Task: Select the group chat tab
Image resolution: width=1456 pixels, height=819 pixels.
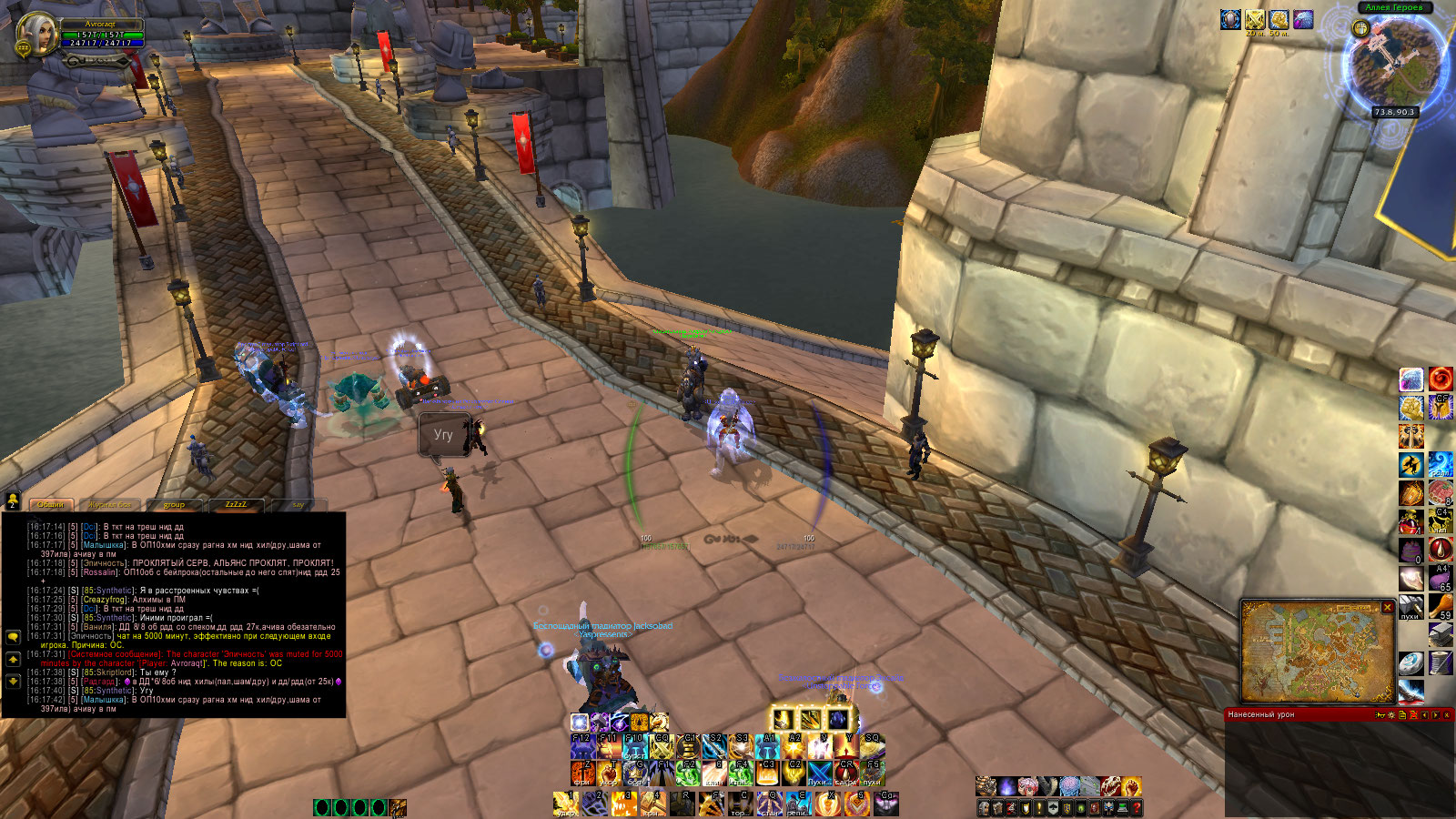Action: click(x=174, y=504)
